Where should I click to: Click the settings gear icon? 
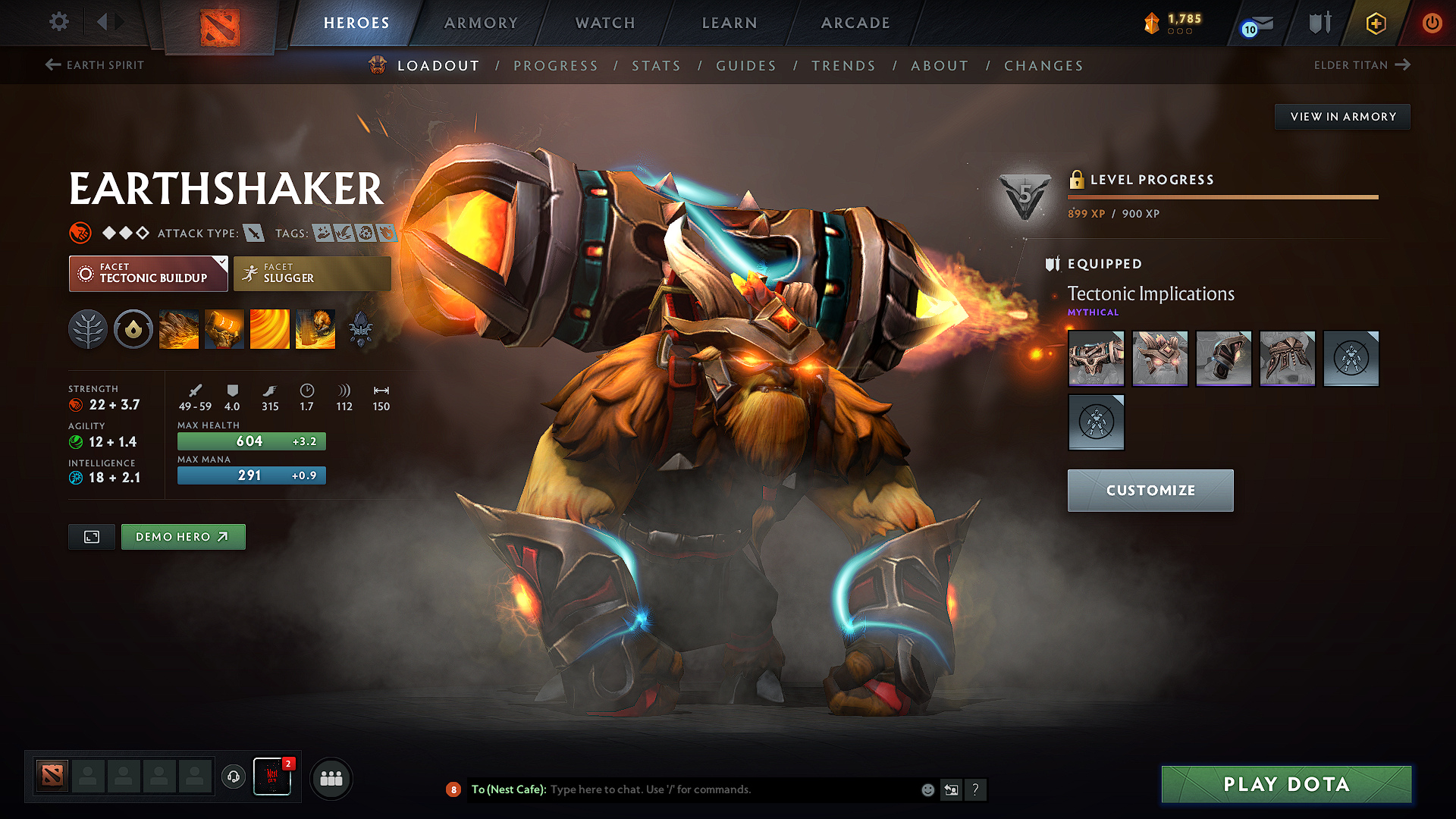(58, 22)
